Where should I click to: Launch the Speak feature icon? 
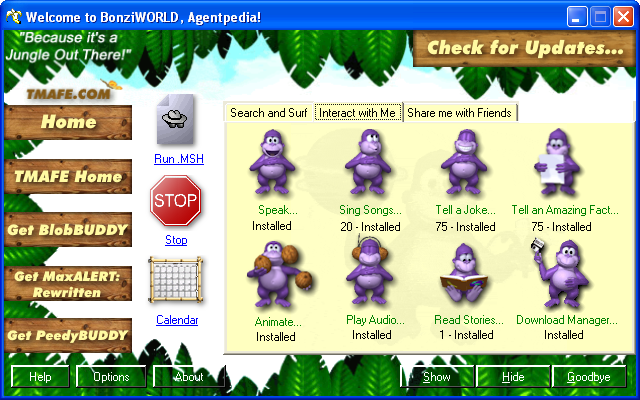pos(272,163)
